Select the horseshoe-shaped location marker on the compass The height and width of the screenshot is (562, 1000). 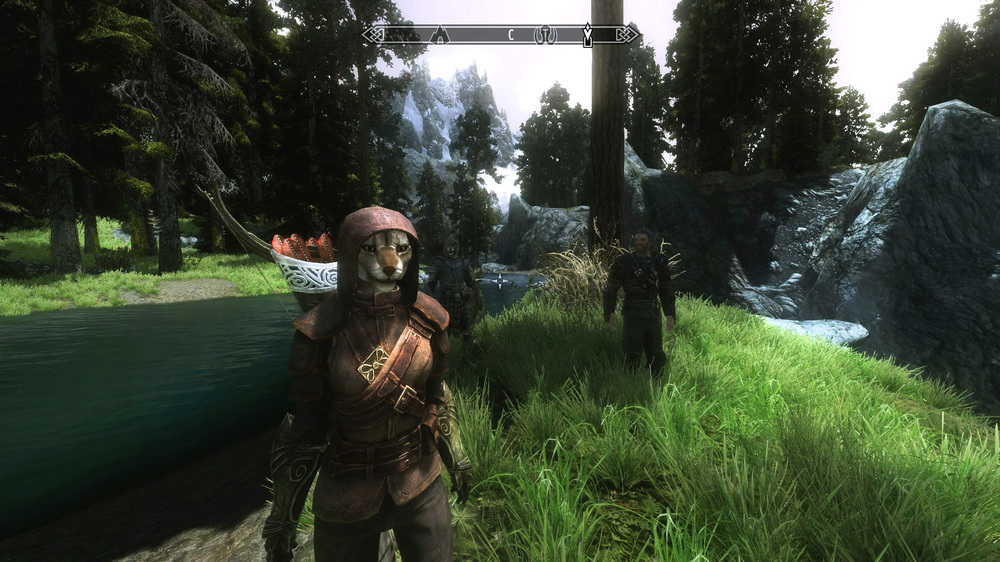point(545,35)
